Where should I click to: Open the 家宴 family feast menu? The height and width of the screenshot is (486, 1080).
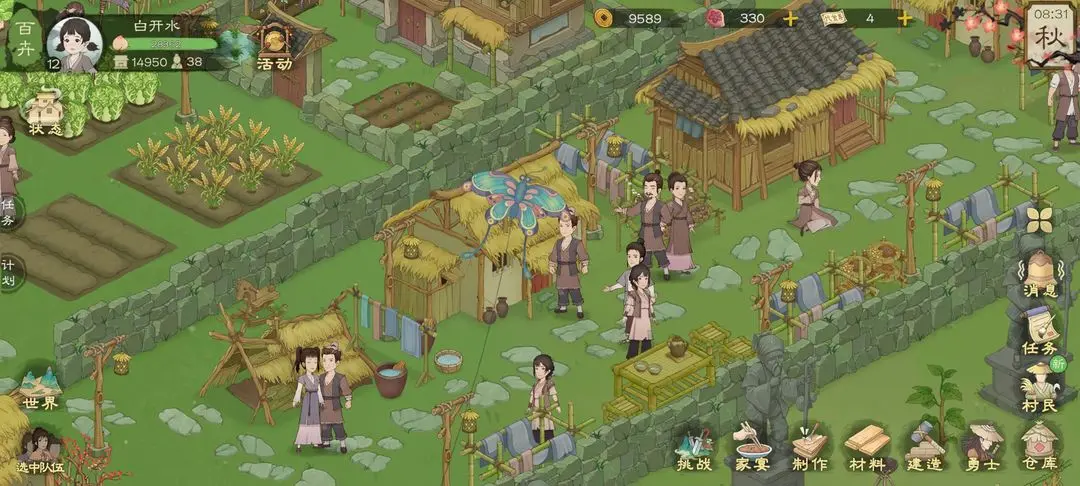750,447
